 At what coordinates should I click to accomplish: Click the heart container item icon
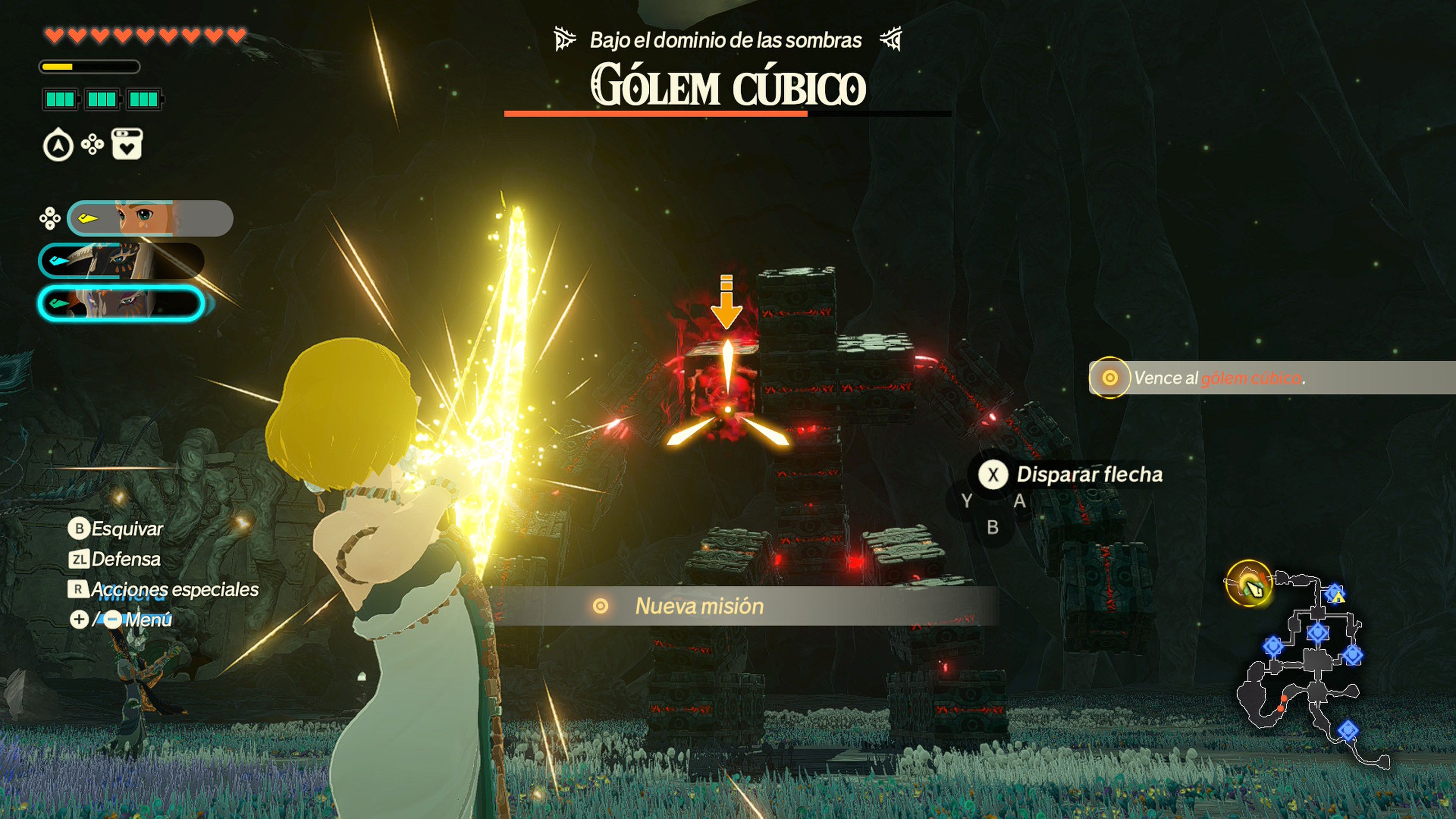click(x=127, y=145)
